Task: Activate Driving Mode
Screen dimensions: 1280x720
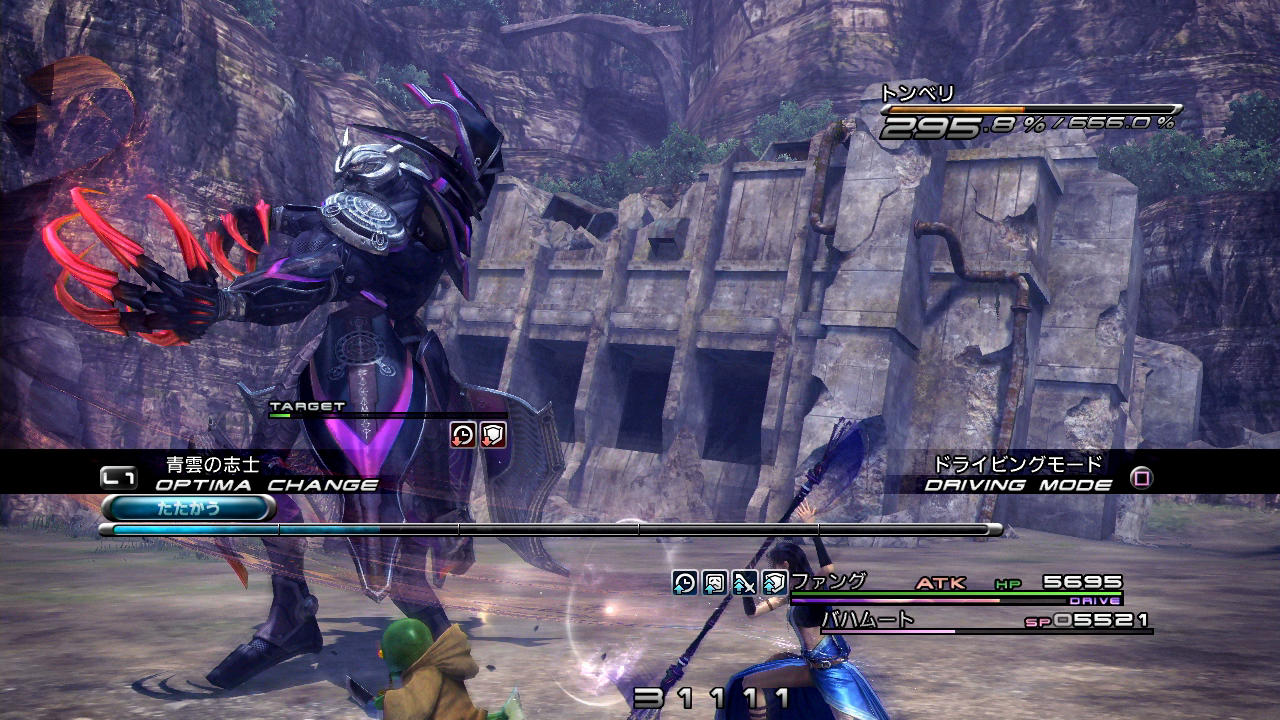Action: pyautogui.click(x=1140, y=478)
